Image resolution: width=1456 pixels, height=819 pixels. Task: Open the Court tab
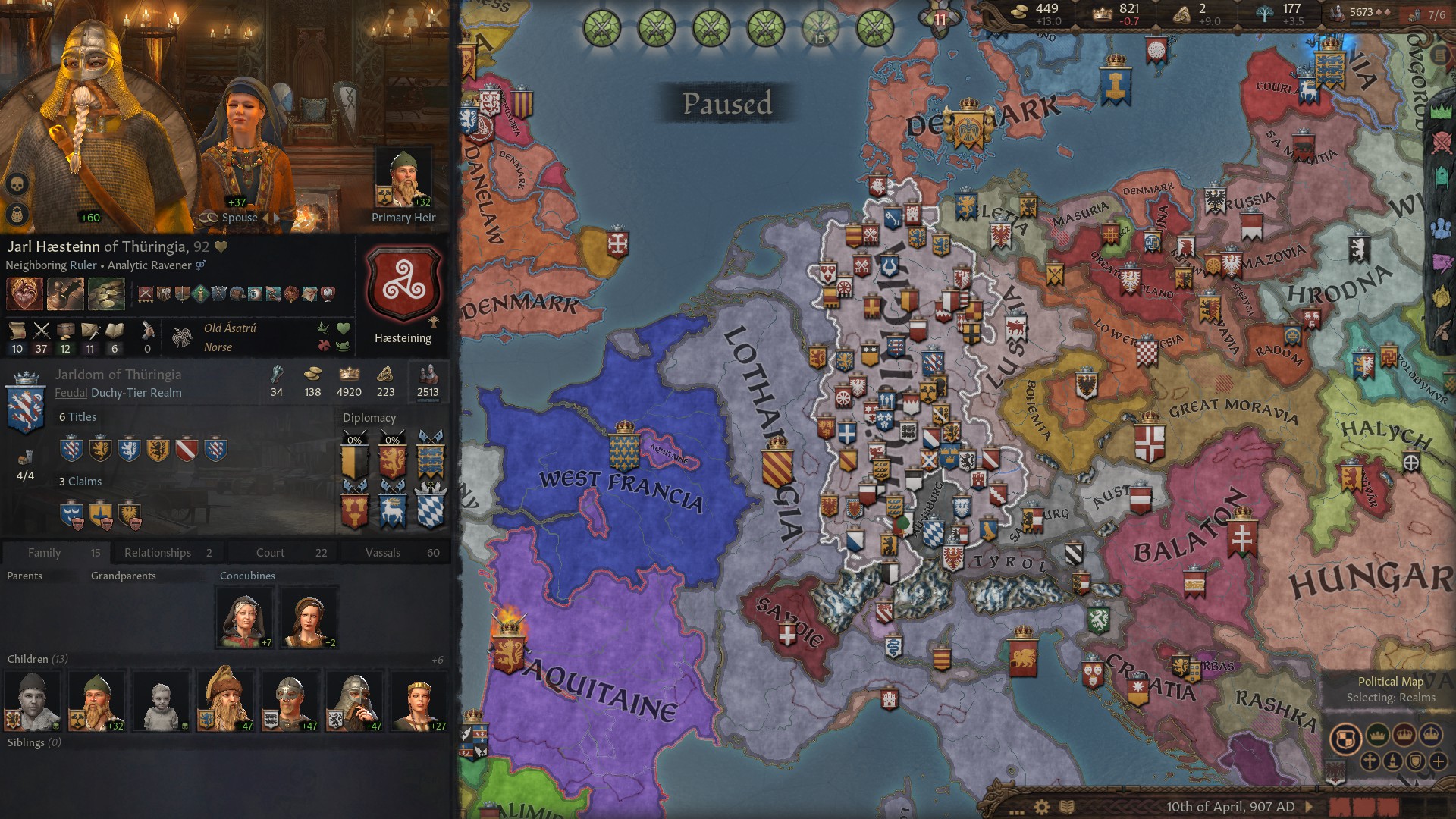(x=269, y=552)
